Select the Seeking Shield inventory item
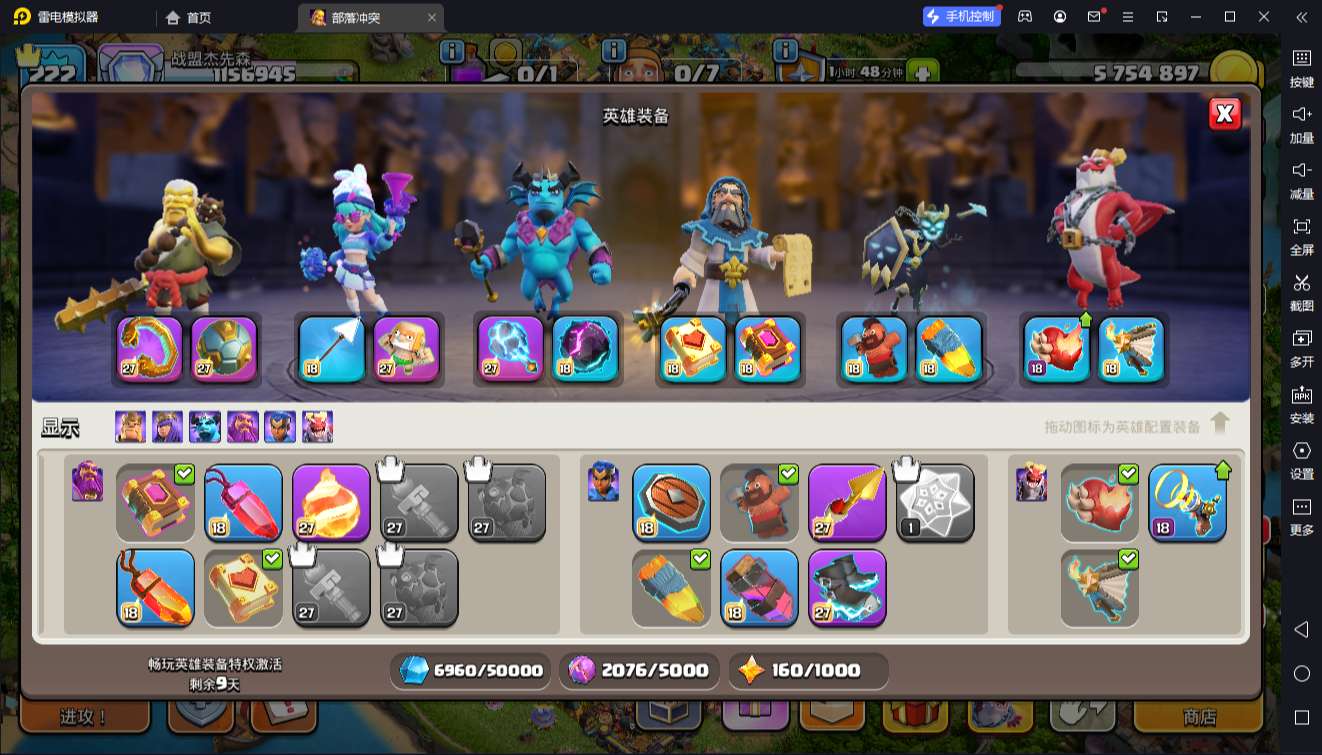This screenshot has width=1322, height=755. (671, 501)
